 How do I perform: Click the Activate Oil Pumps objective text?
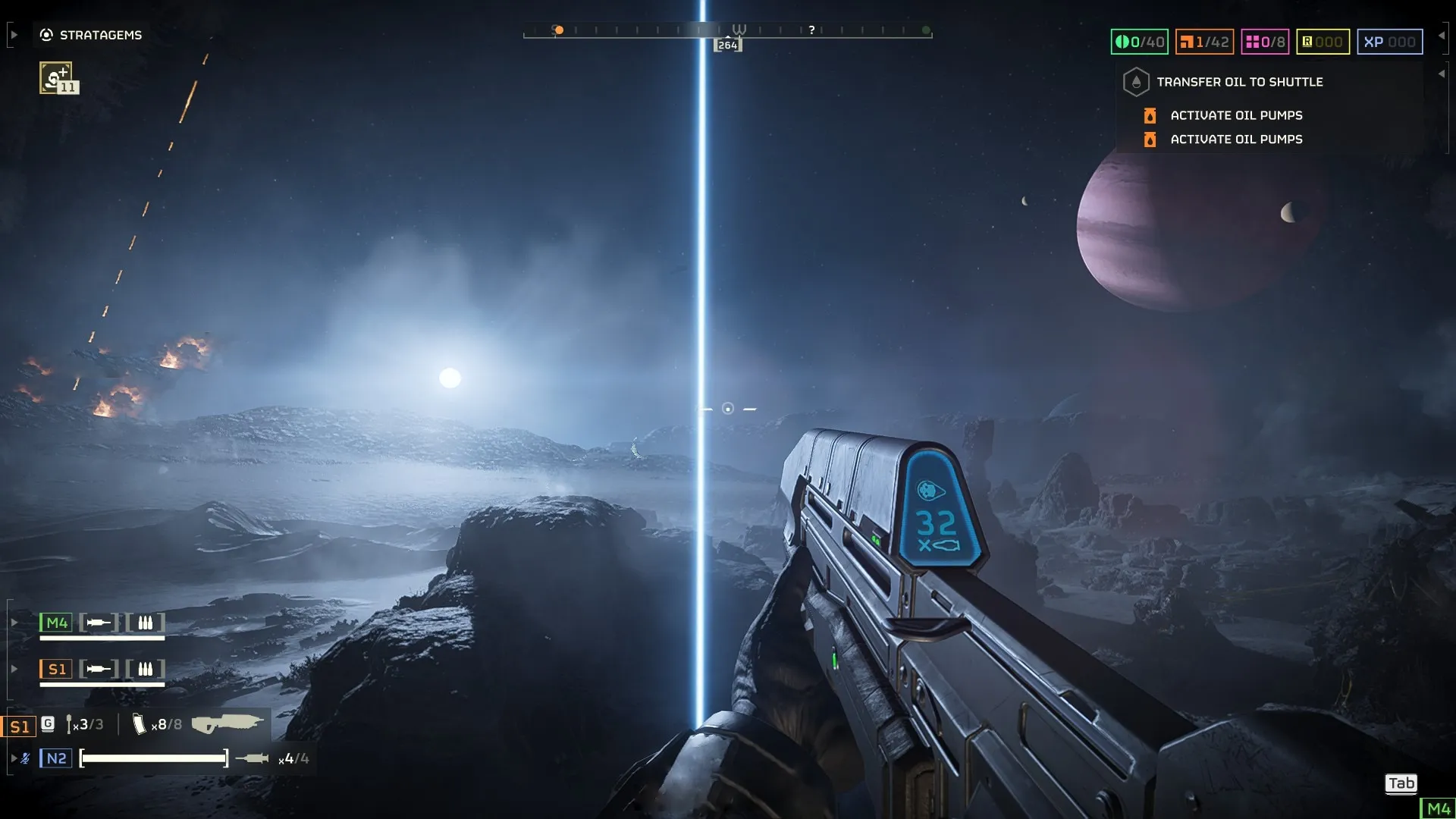coord(1235,115)
